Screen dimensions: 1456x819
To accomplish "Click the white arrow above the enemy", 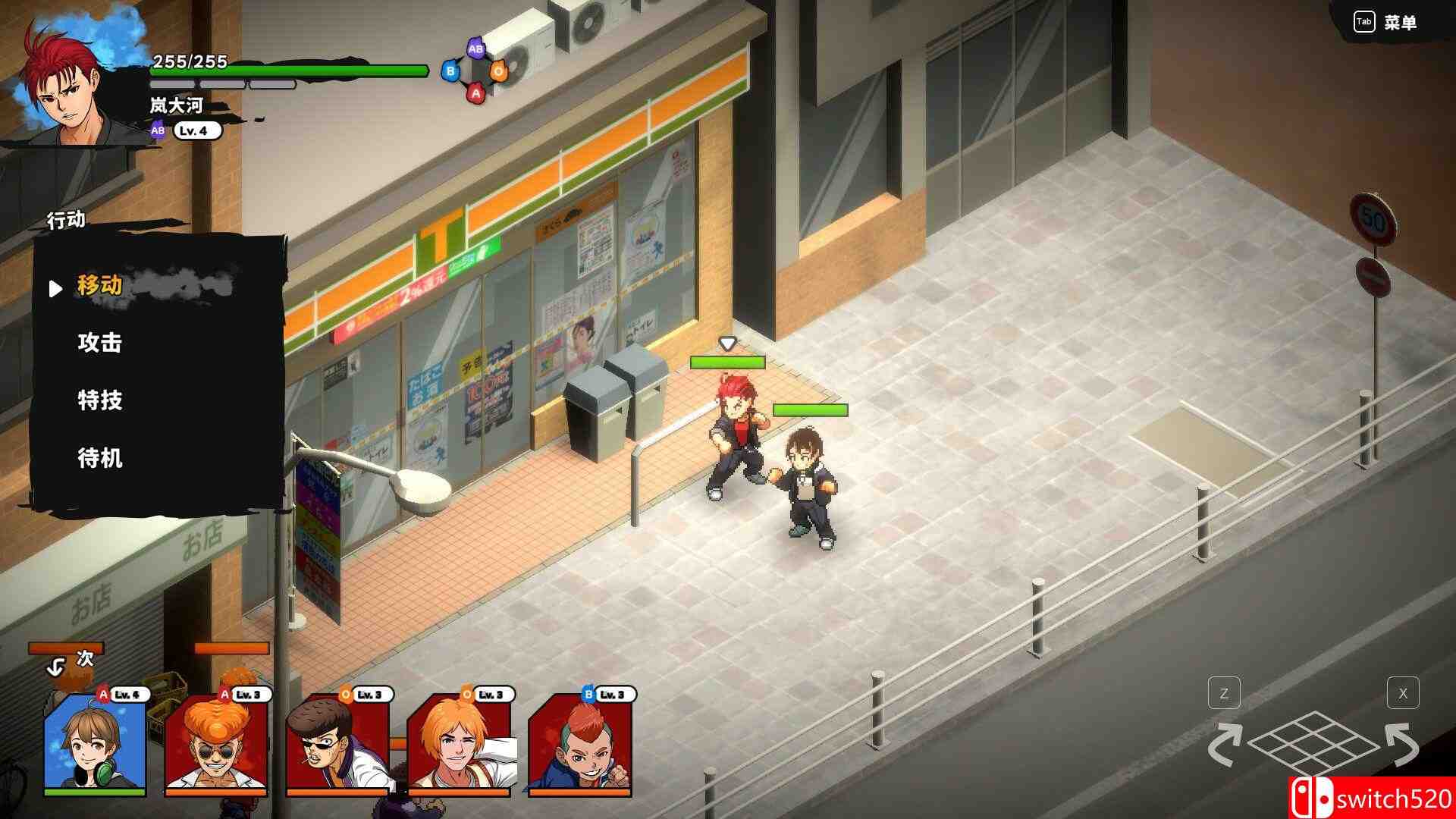I will (729, 342).
